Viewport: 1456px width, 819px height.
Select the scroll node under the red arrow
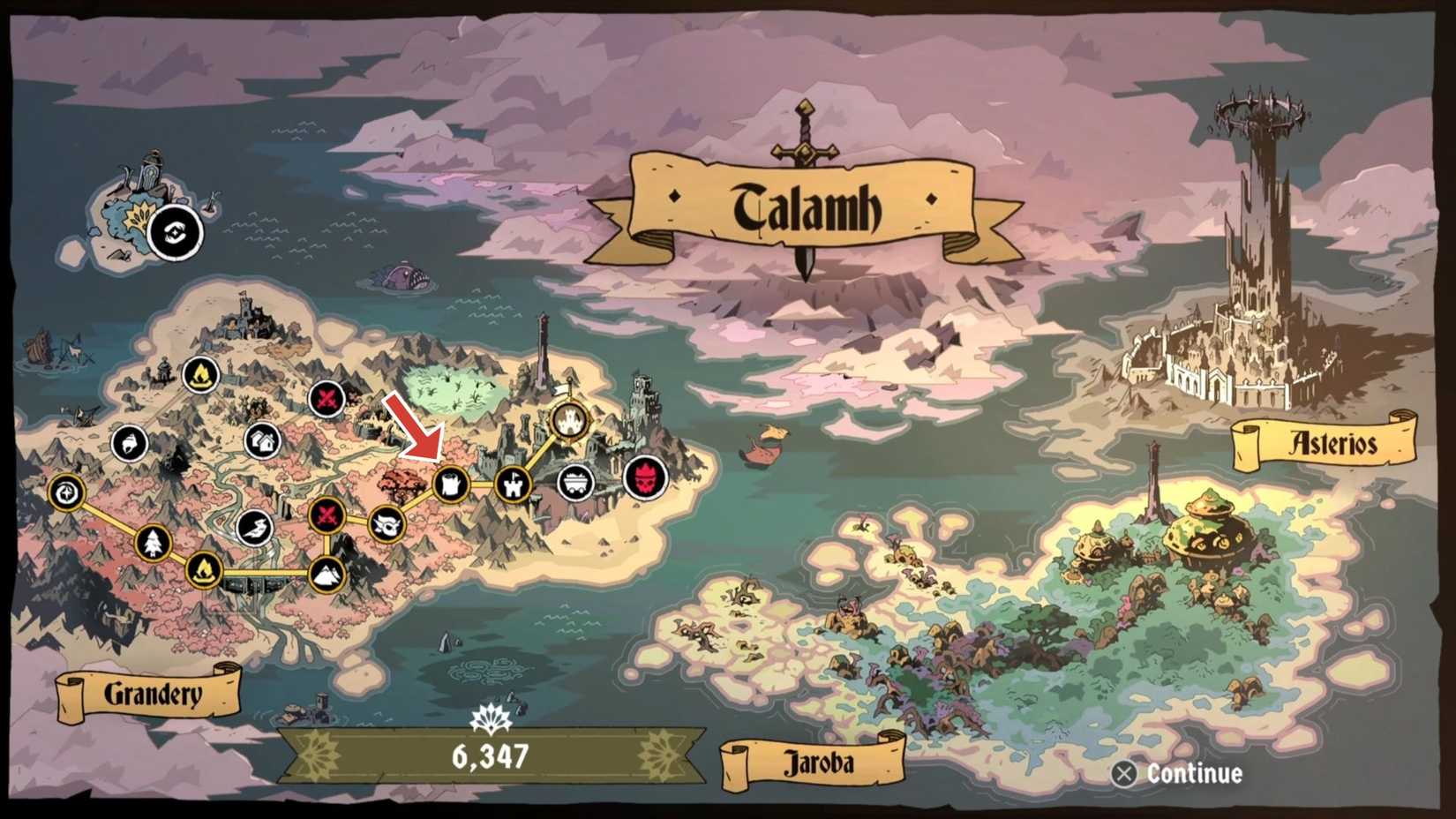coord(454,484)
